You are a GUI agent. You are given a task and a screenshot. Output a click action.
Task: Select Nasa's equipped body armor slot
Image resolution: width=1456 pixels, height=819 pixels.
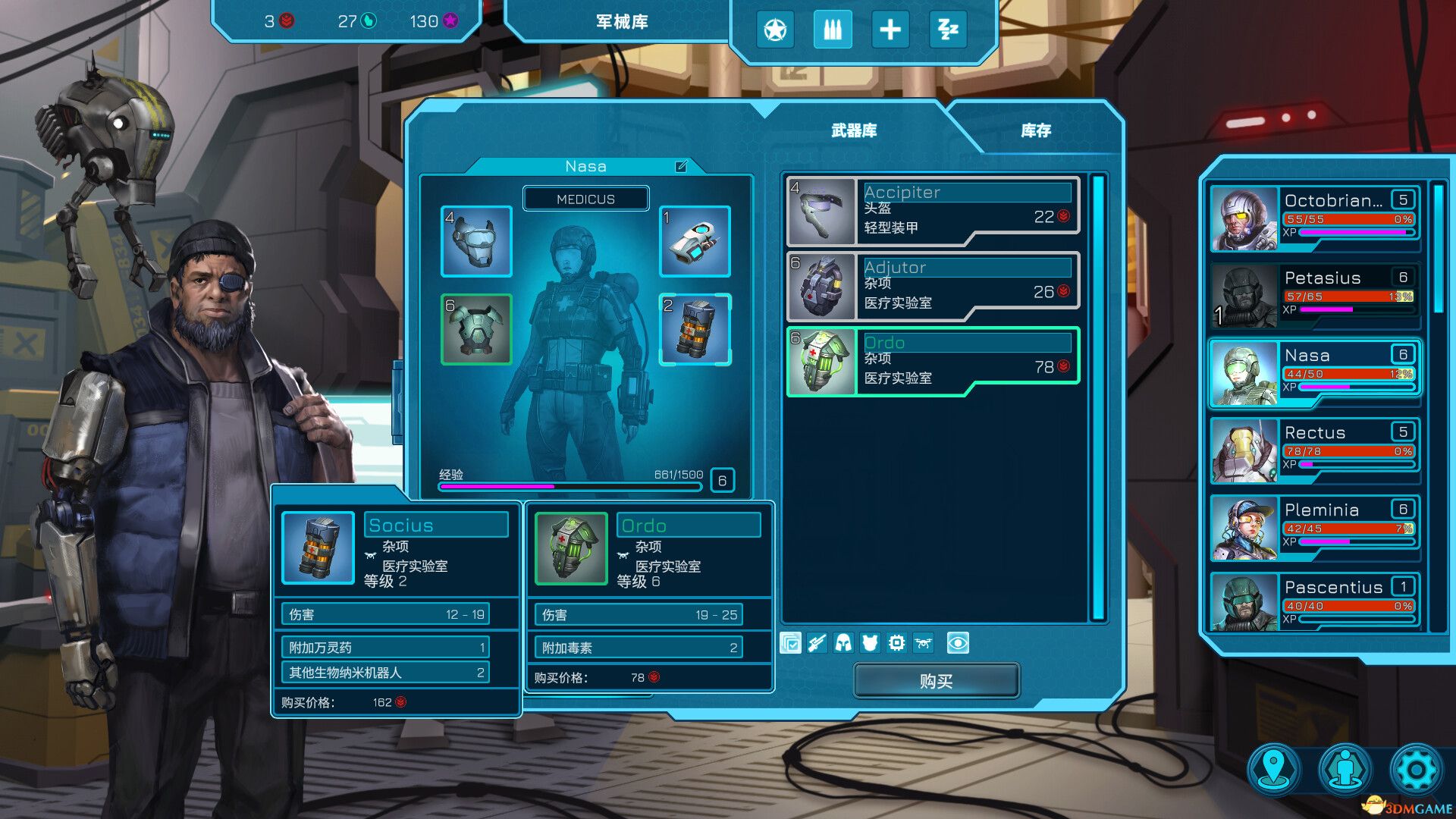[x=476, y=329]
